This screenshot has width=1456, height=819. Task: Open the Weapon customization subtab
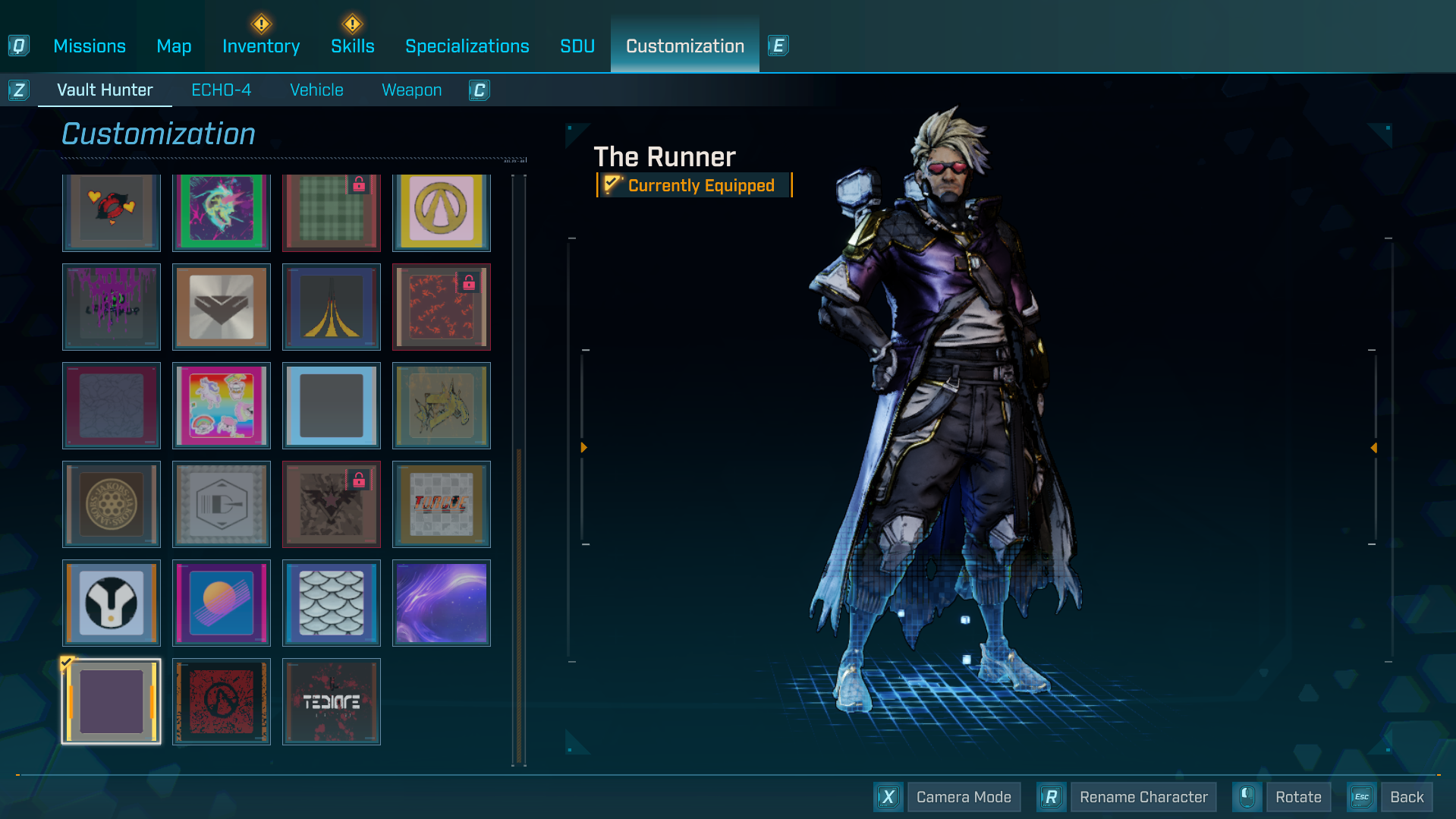coord(411,90)
